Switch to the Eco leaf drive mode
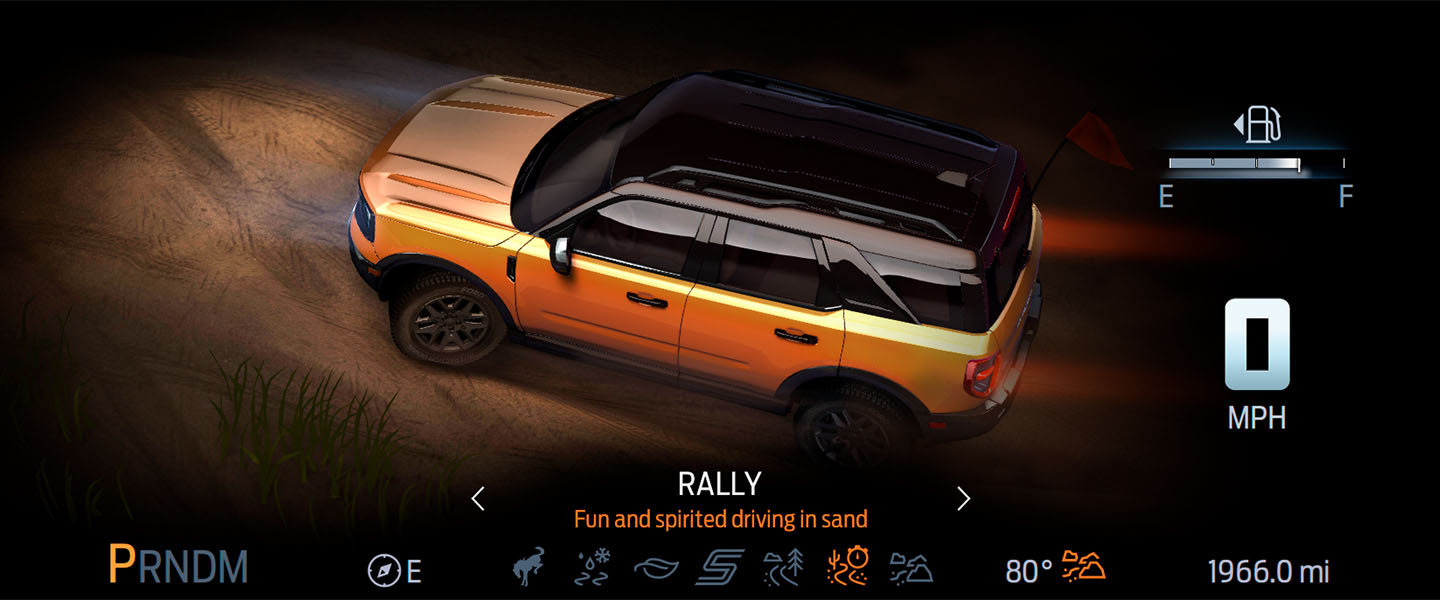1440x600 pixels. tap(656, 569)
